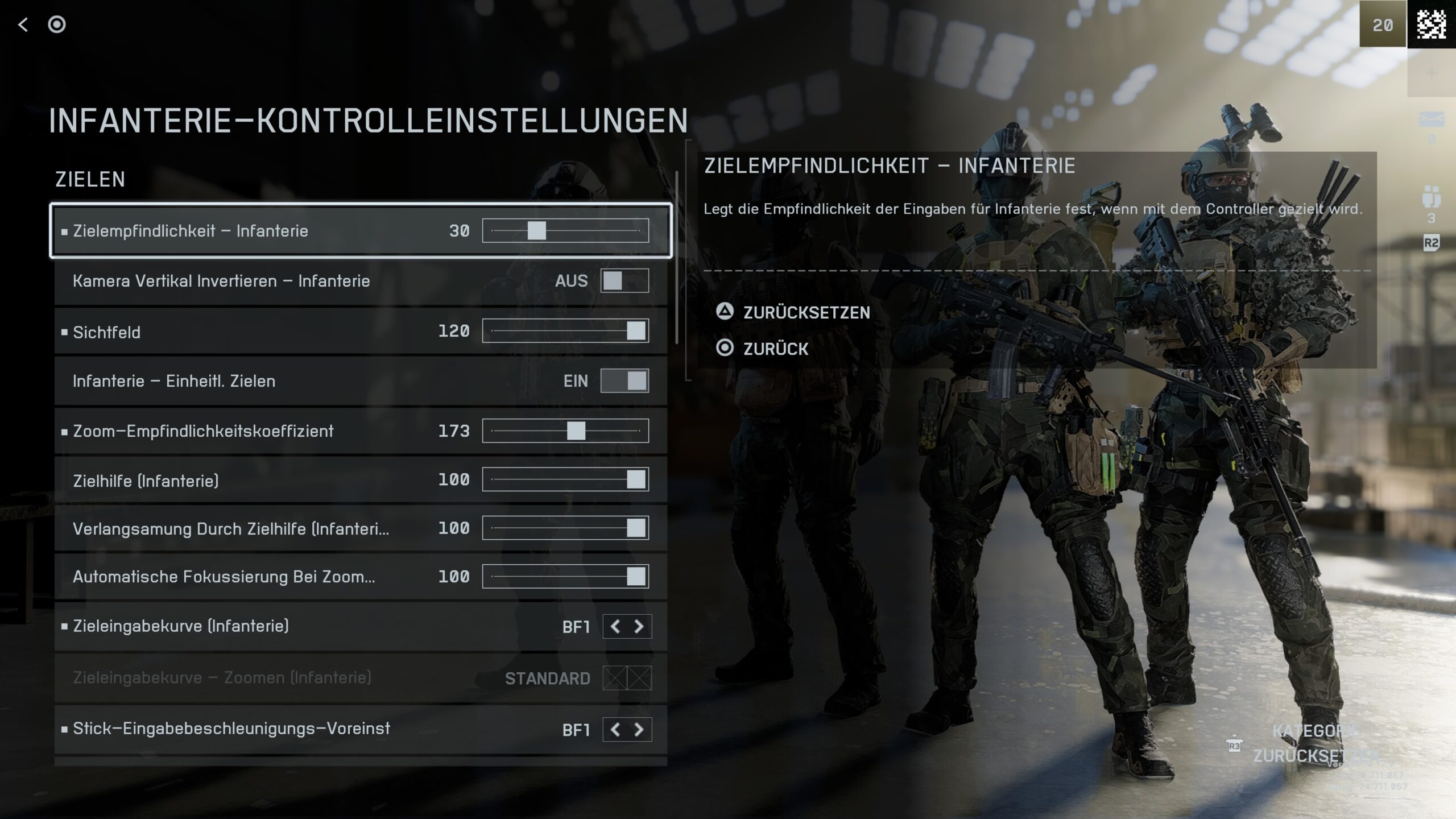Click ZURÜCK in the description panel
Viewport: 1456px width, 819px height.
(775, 349)
